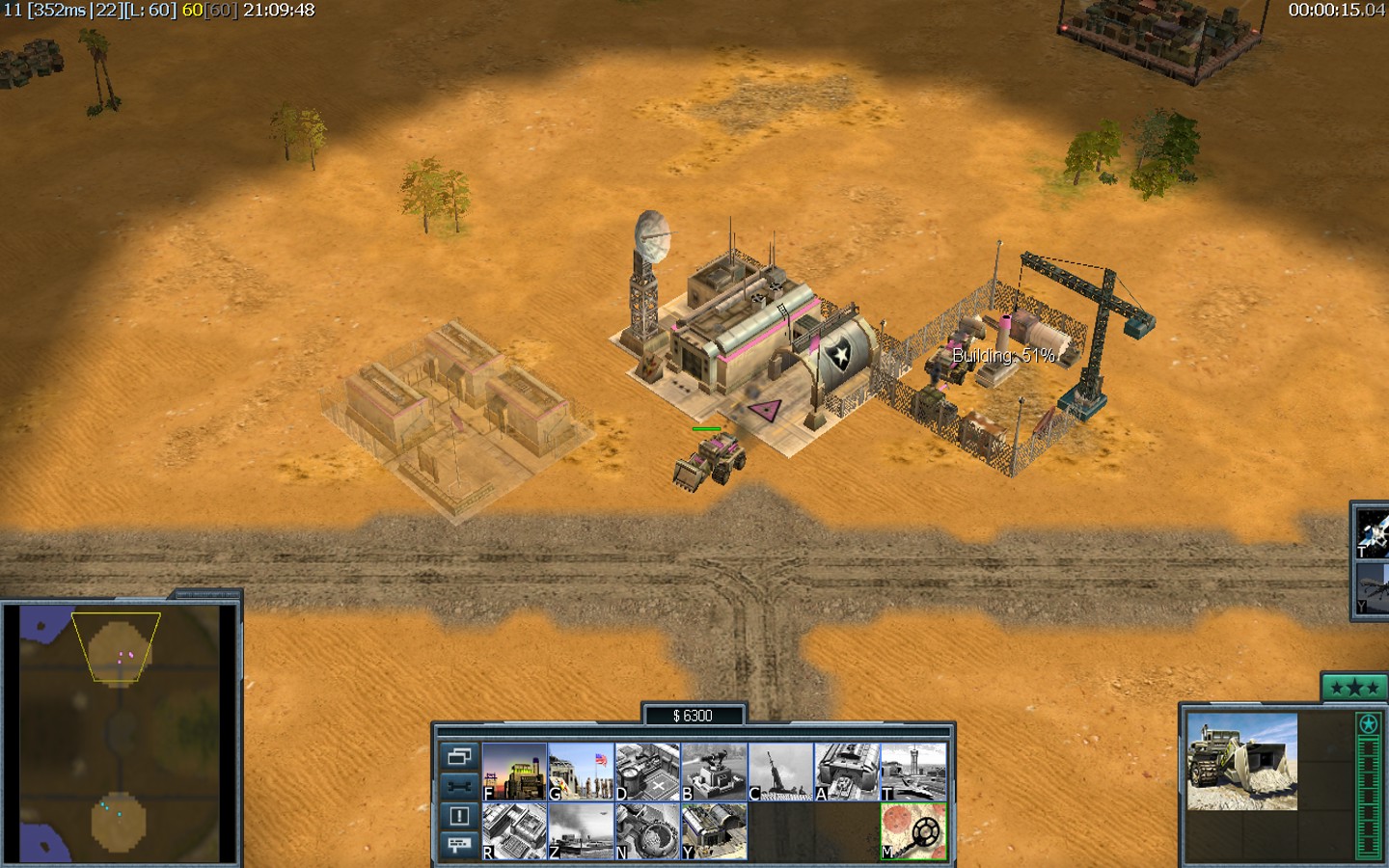
Task: Click the minimap
Action: point(120,733)
